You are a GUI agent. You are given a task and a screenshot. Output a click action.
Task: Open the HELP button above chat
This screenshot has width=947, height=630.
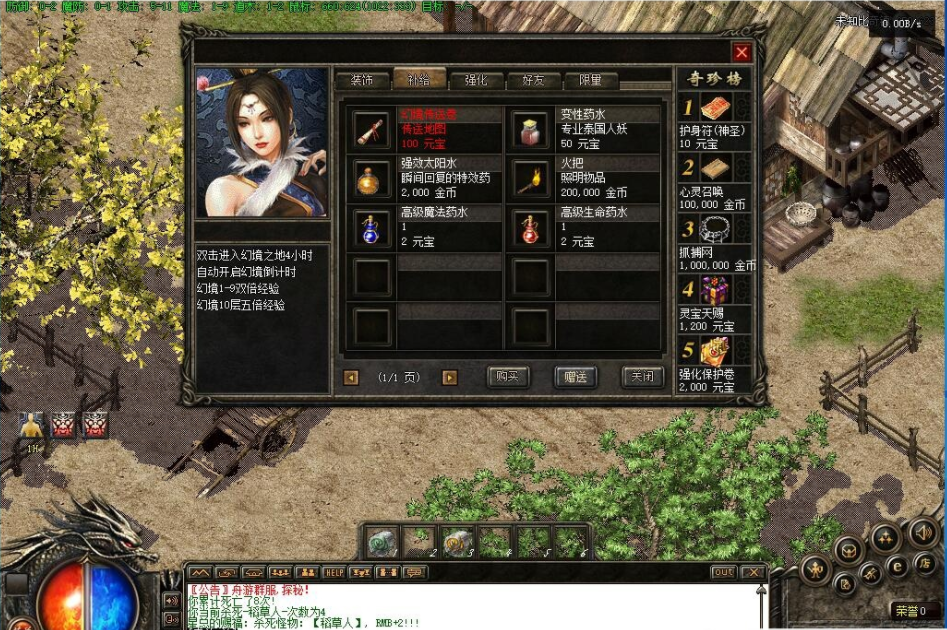point(334,572)
